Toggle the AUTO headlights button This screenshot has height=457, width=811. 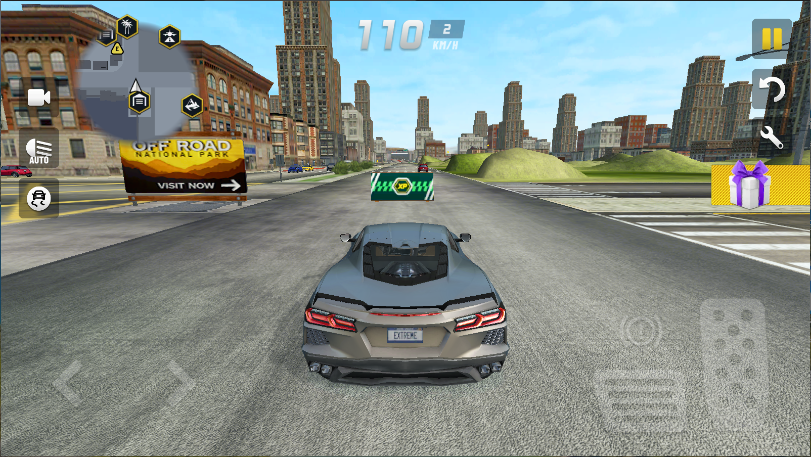point(39,150)
